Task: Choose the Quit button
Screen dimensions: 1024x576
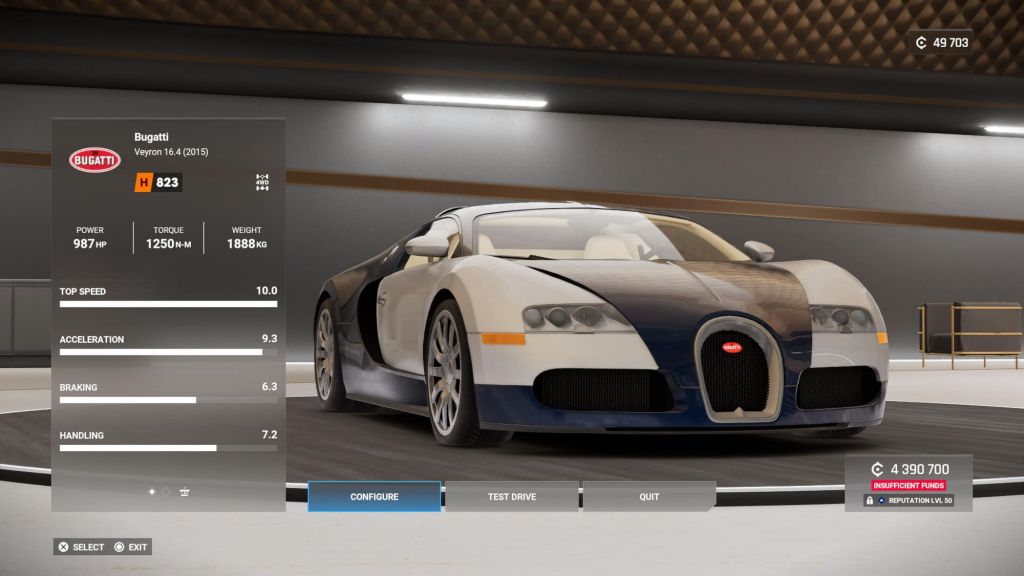Action: [x=649, y=497]
